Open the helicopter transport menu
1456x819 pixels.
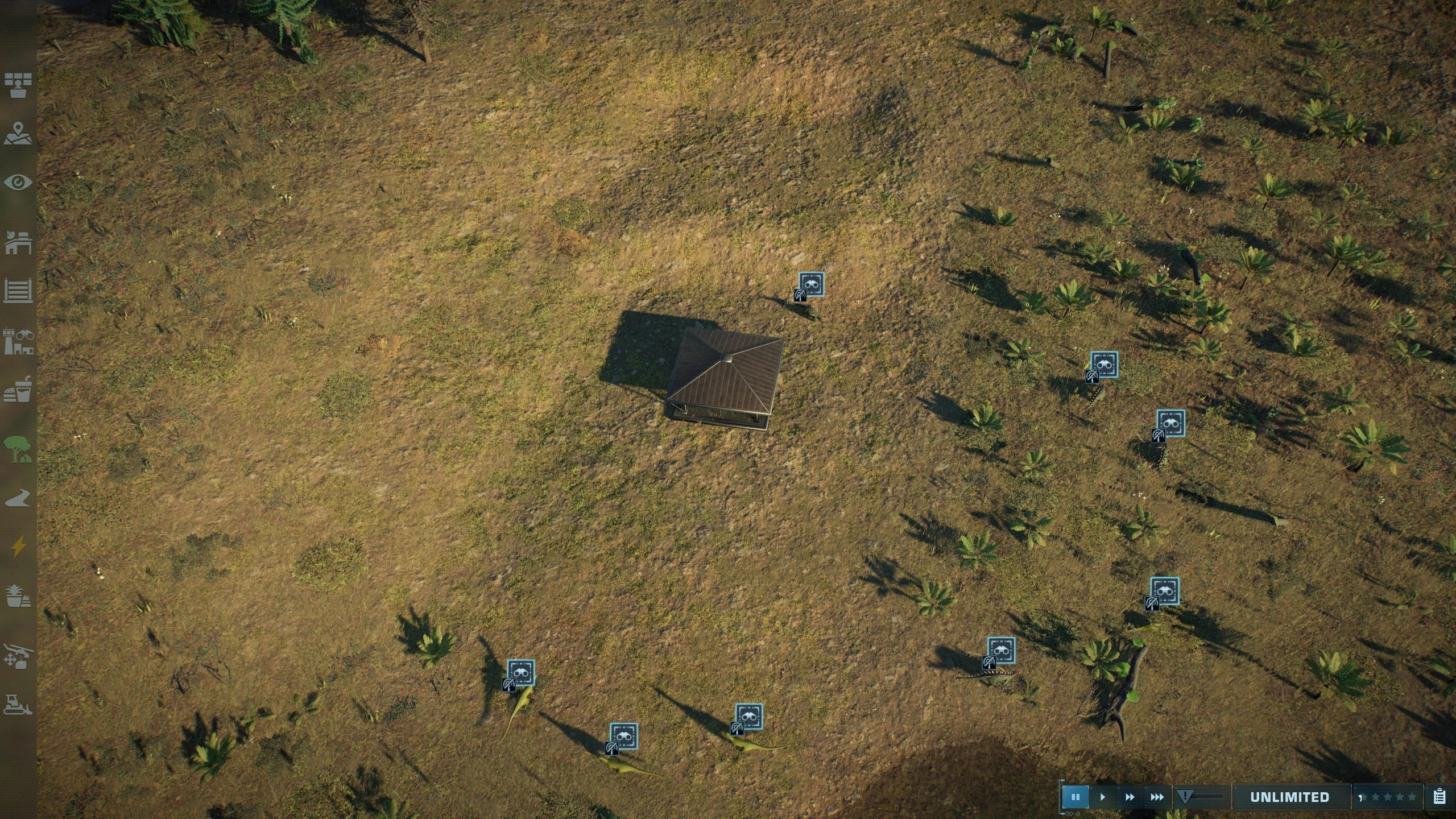pos(18,656)
